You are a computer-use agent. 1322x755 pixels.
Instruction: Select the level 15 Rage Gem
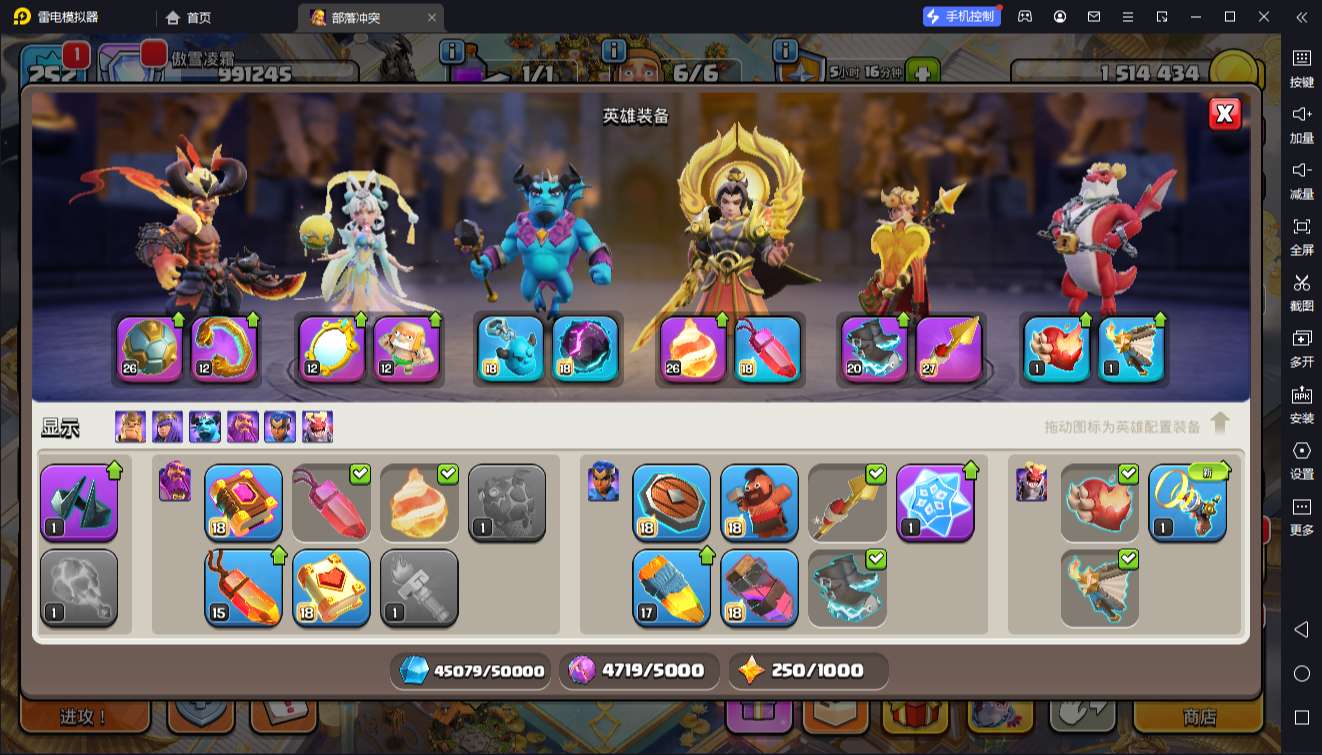[243, 586]
